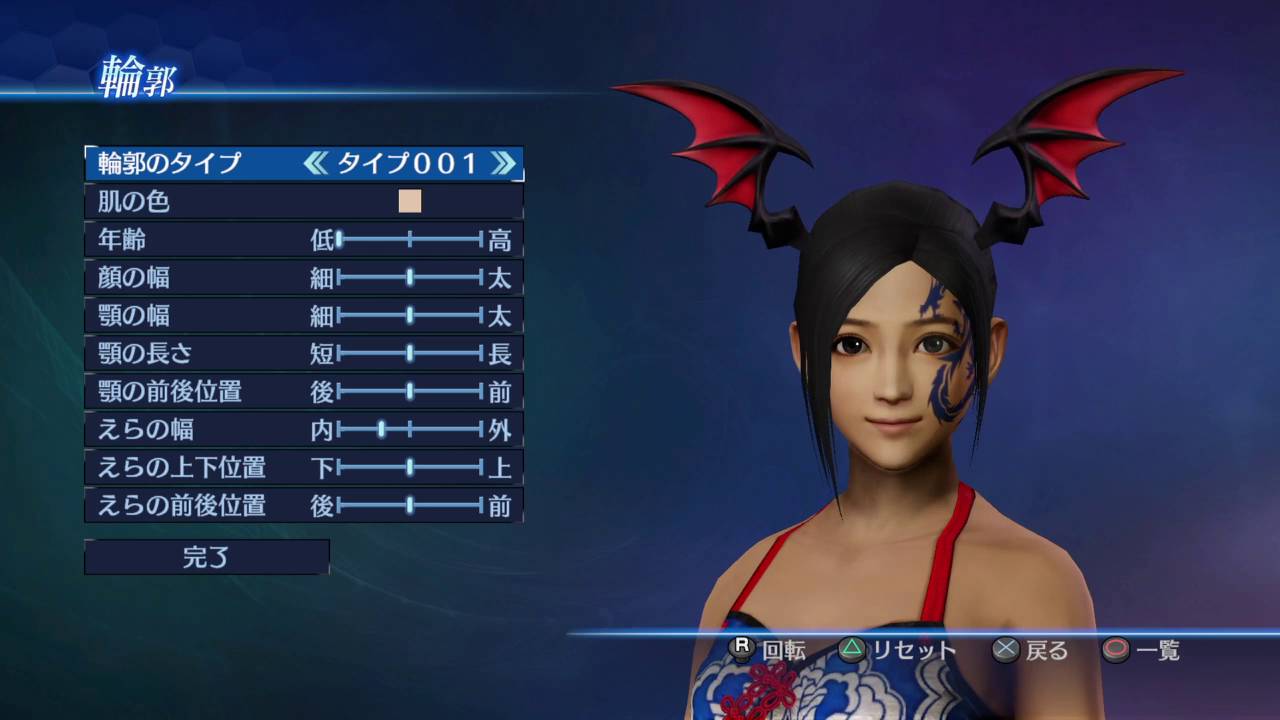Adjust the 顎の長さ jaw length slider
This screenshot has height=720, width=1280.
pos(410,353)
